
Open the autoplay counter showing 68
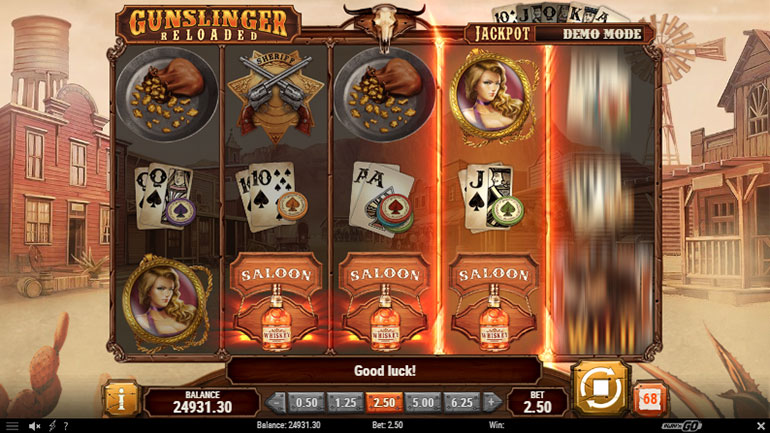[x=649, y=398]
